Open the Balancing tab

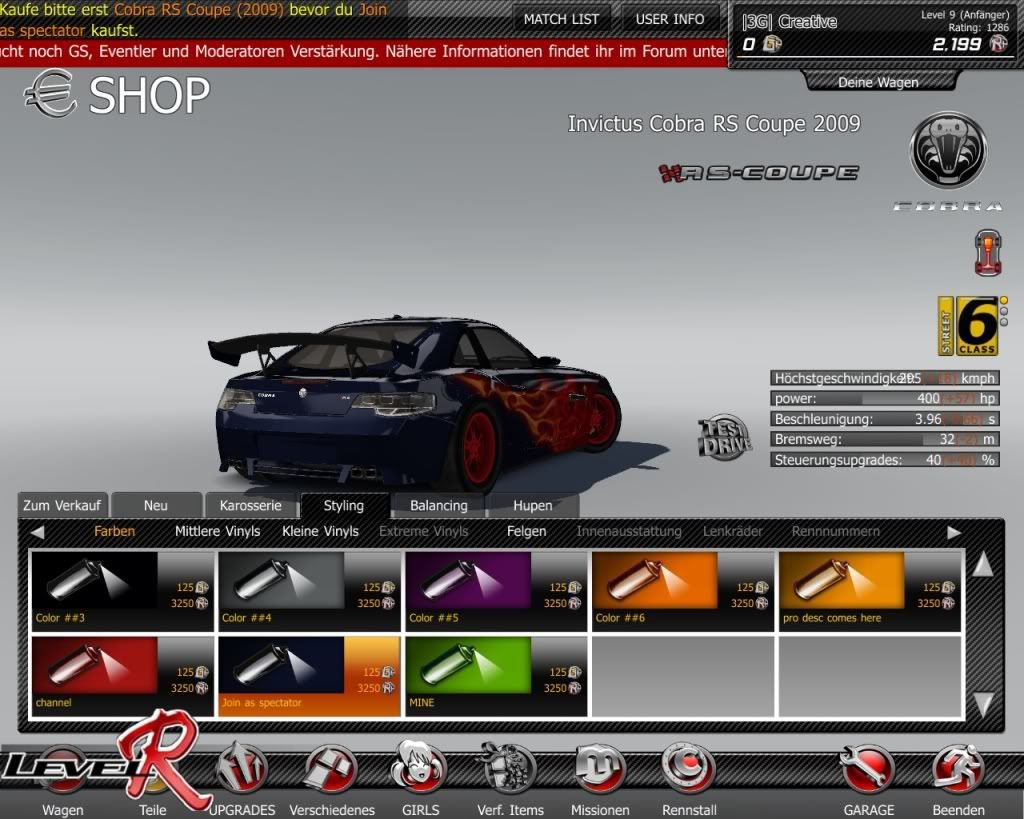point(438,505)
